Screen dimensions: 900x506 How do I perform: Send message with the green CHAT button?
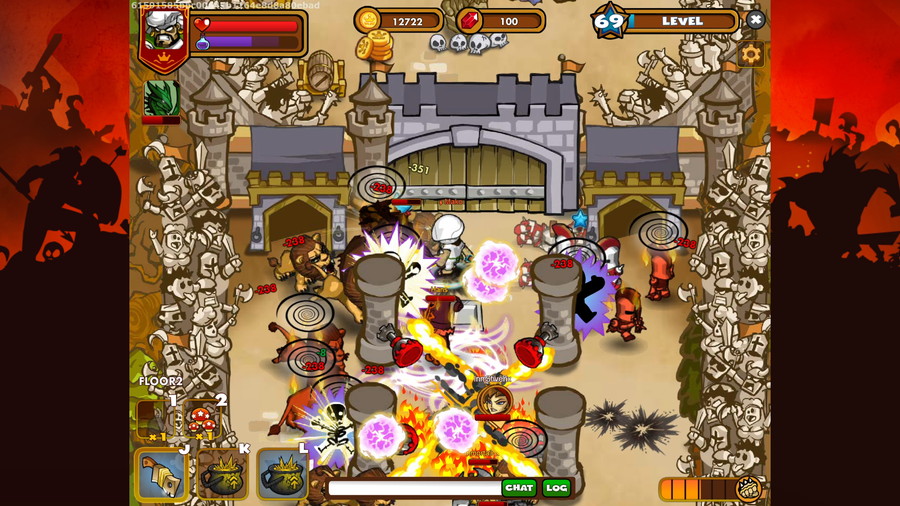point(518,488)
